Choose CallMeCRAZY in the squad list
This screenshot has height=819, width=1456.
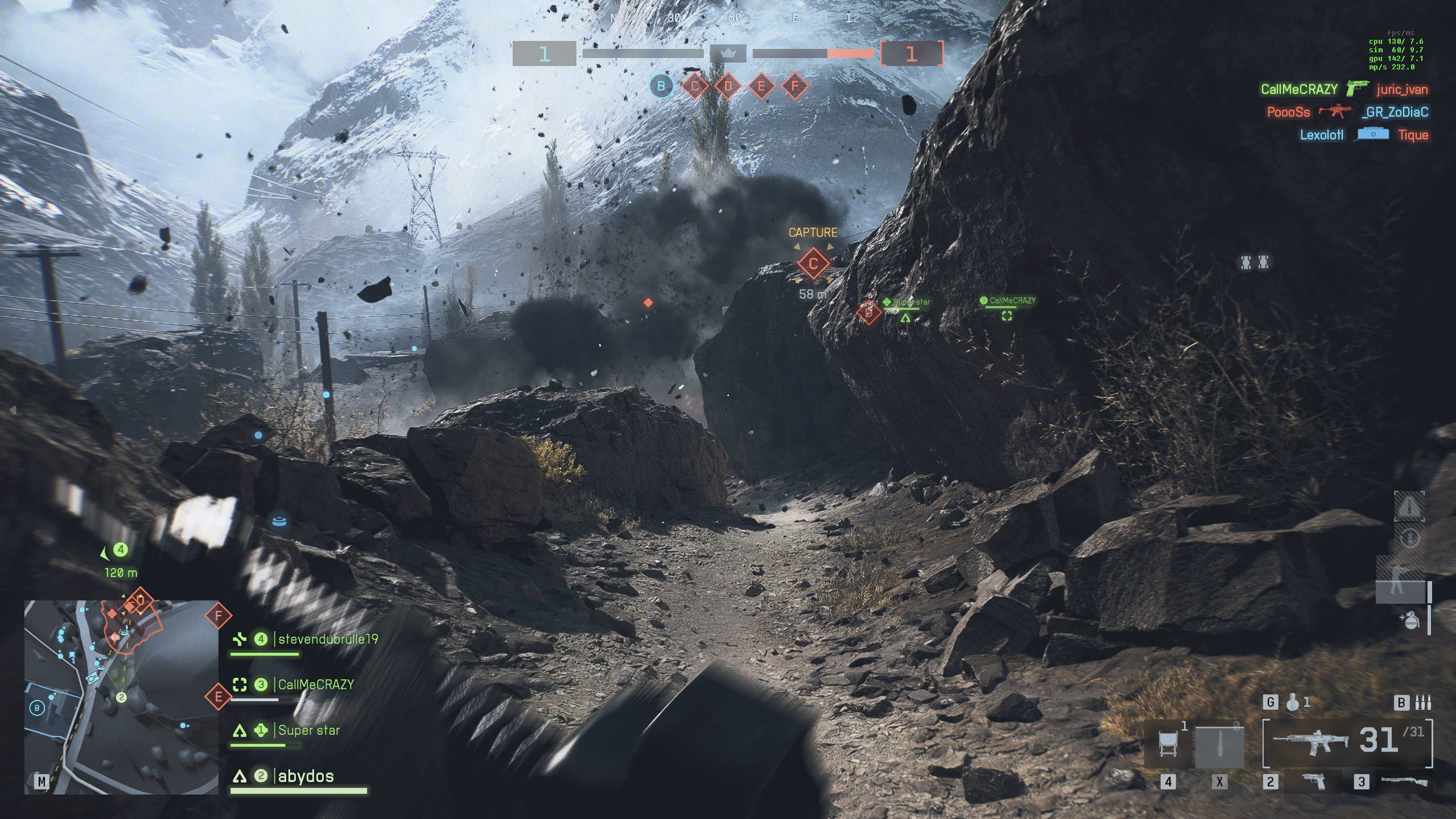point(316,685)
